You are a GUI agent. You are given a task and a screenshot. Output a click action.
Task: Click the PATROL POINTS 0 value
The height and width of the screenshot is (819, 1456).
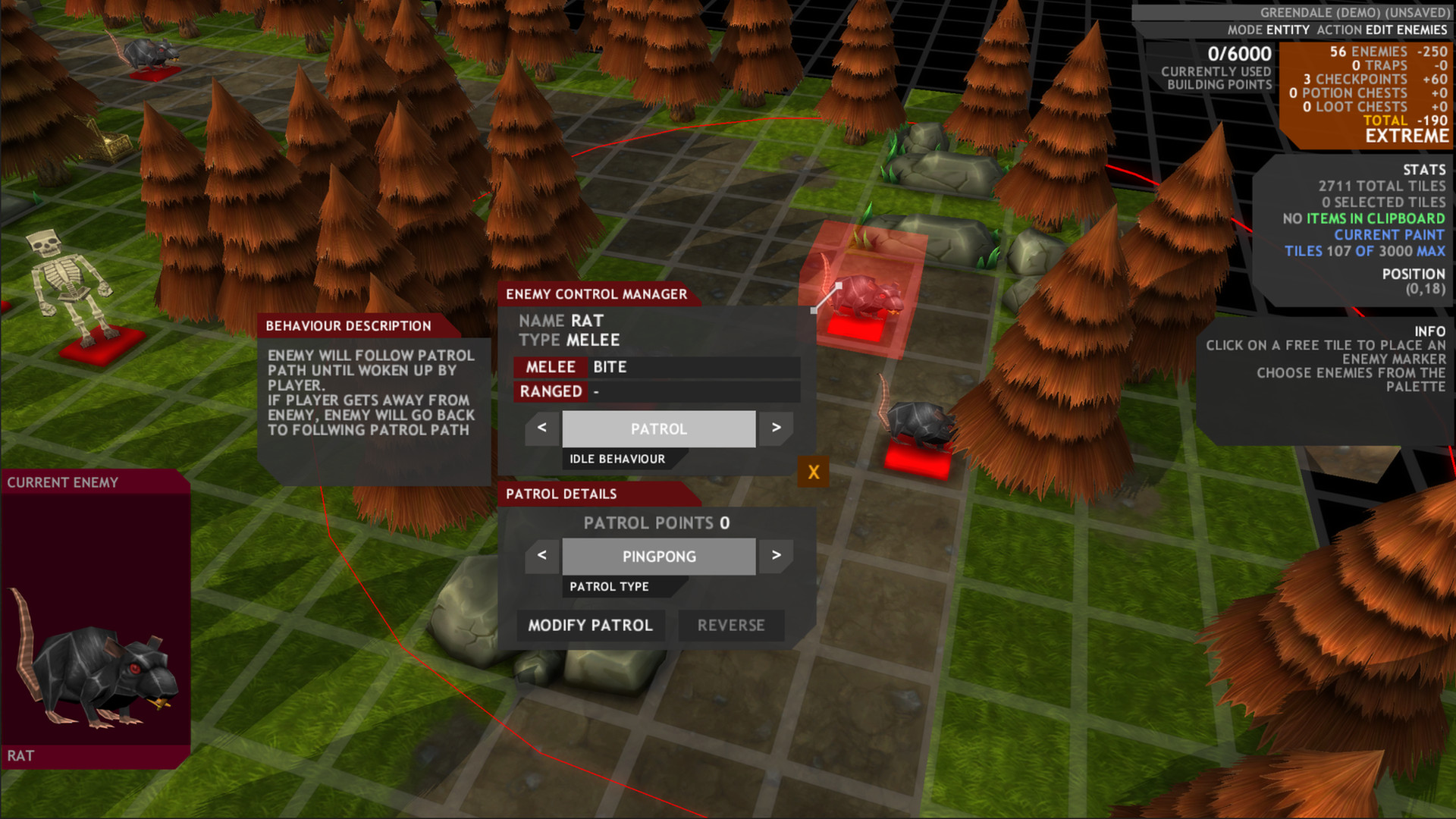pos(657,523)
